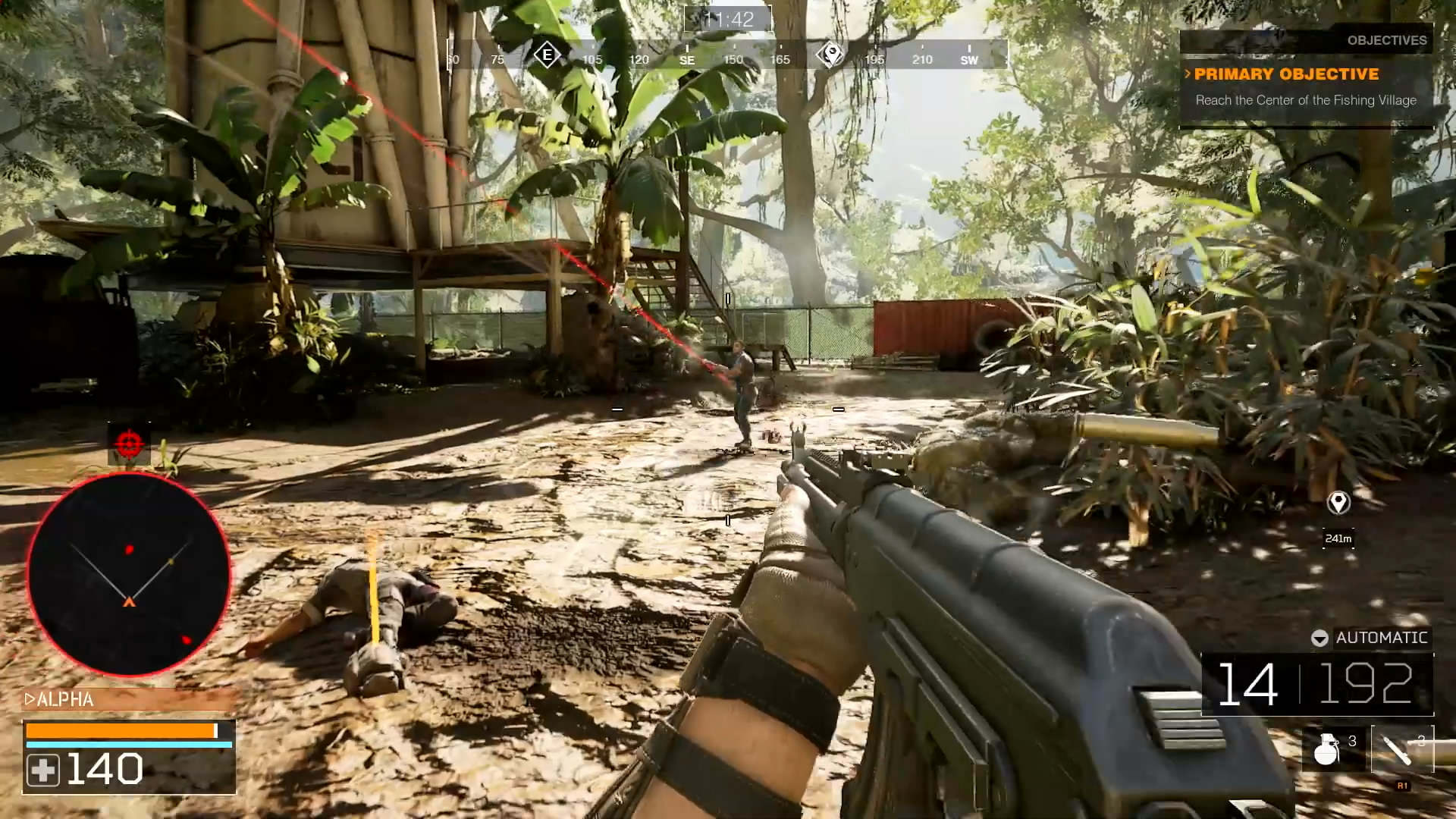Select the objective pin on compass

pos(831,55)
